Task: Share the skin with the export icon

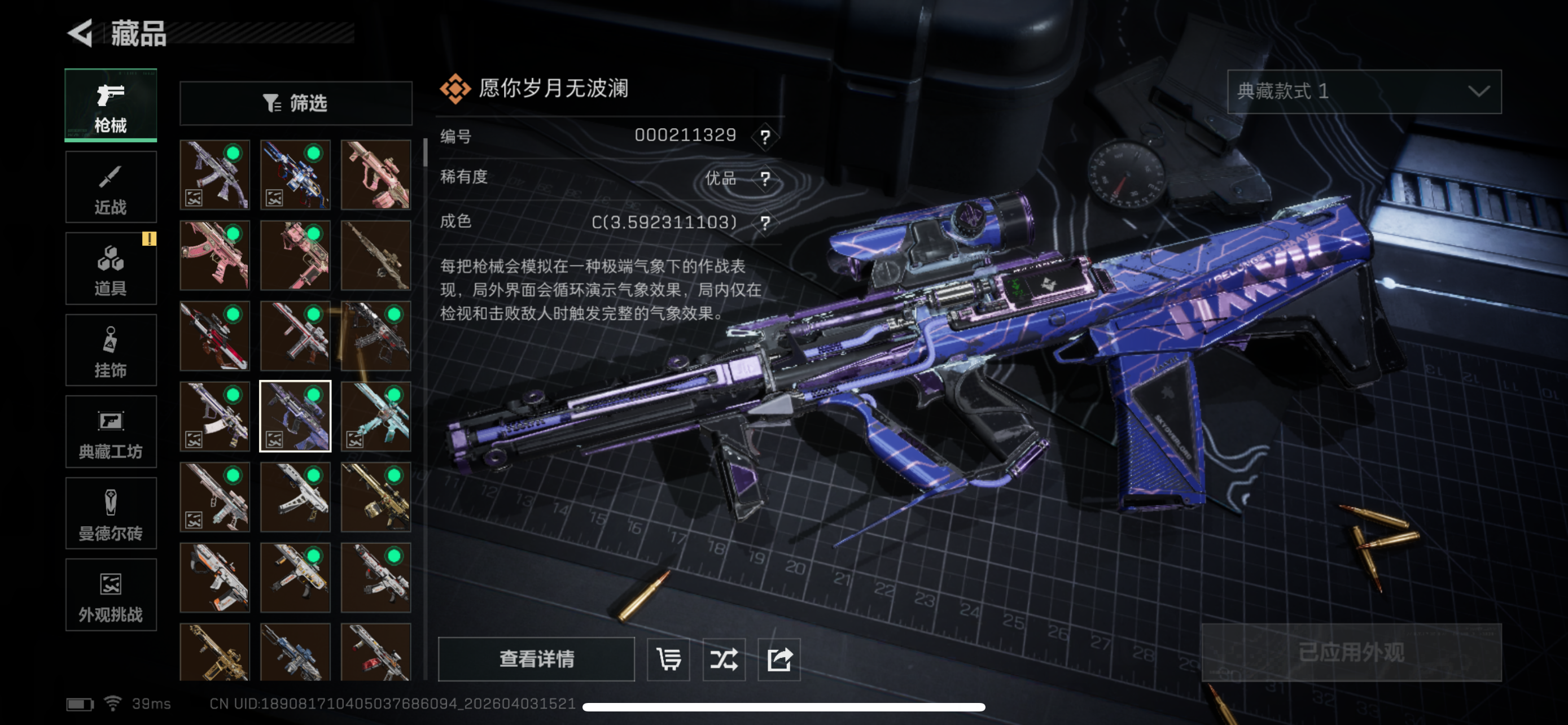Action: 779,658
